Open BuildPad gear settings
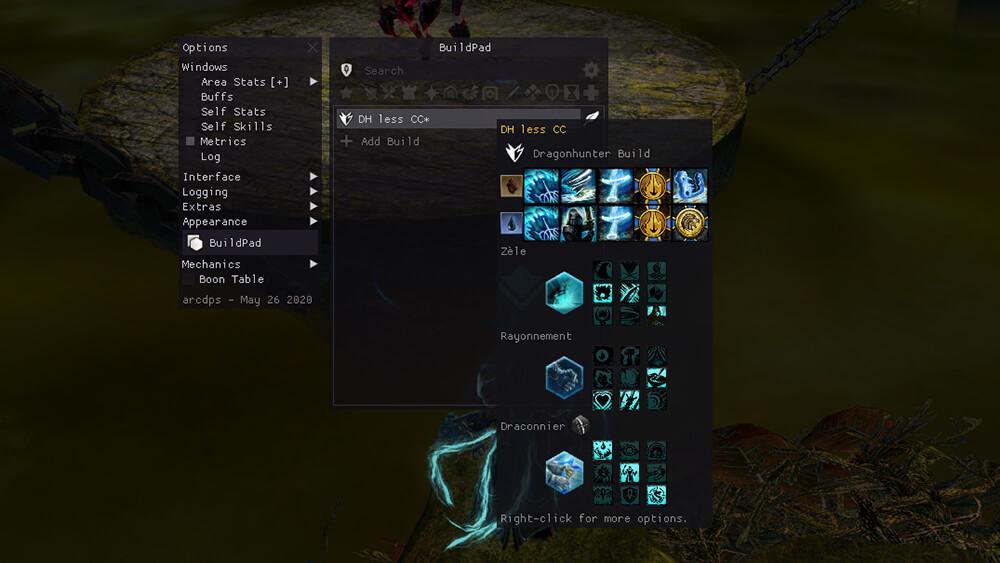The height and width of the screenshot is (563, 1000). pos(591,71)
